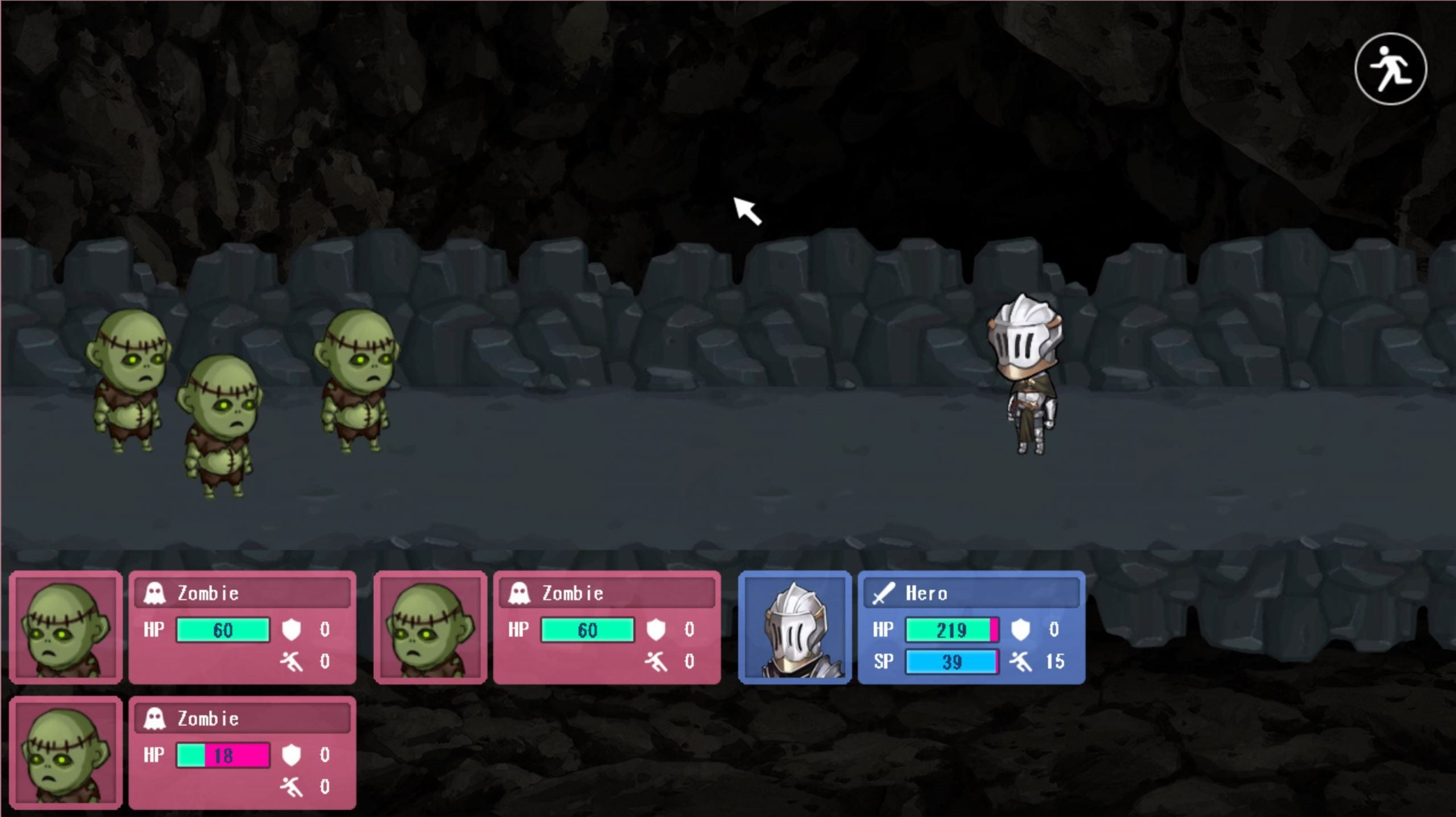Select the Hero name status panel

(x=971, y=628)
